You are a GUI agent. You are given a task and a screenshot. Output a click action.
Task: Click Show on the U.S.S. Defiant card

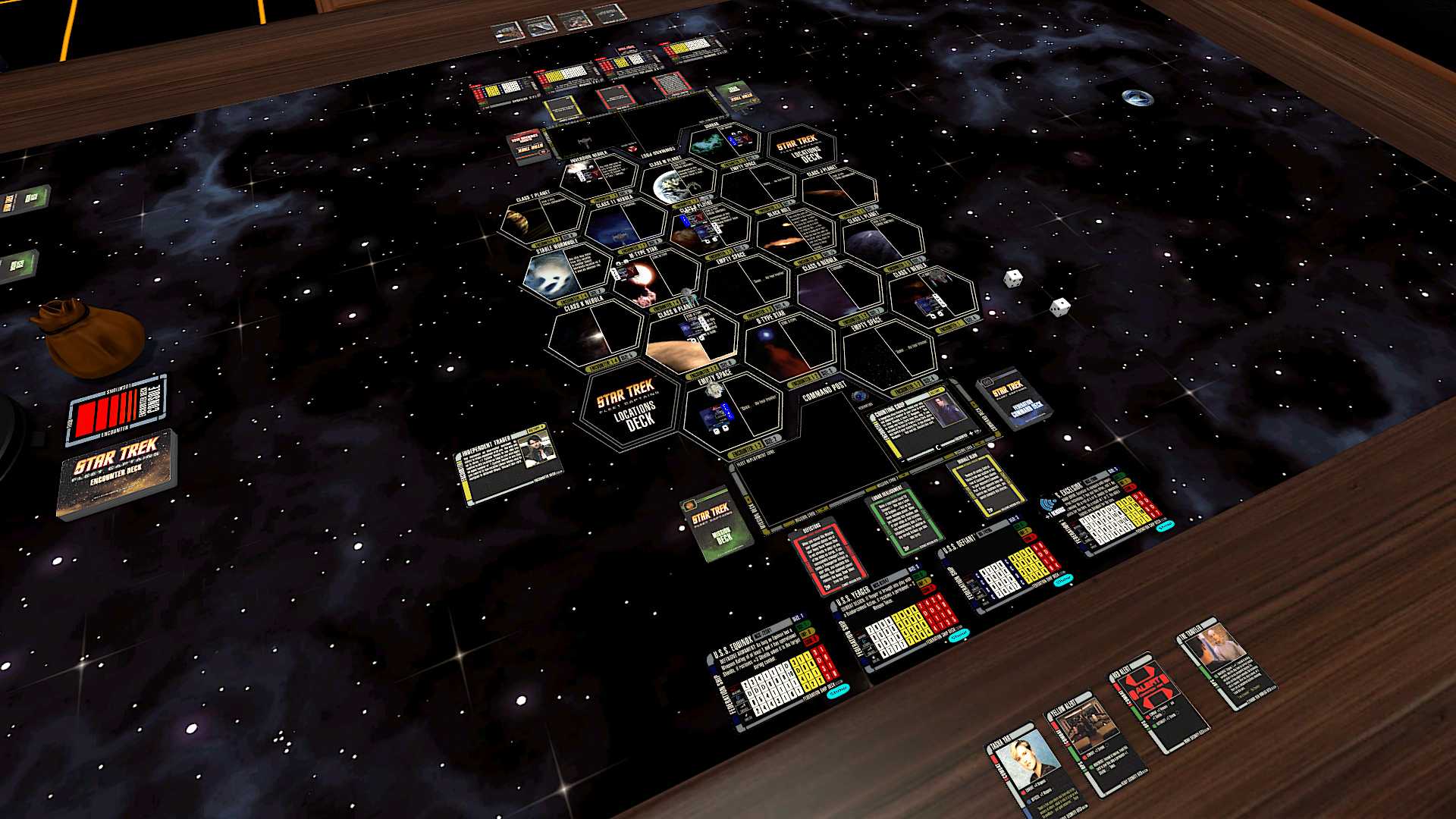pyautogui.click(x=1063, y=579)
